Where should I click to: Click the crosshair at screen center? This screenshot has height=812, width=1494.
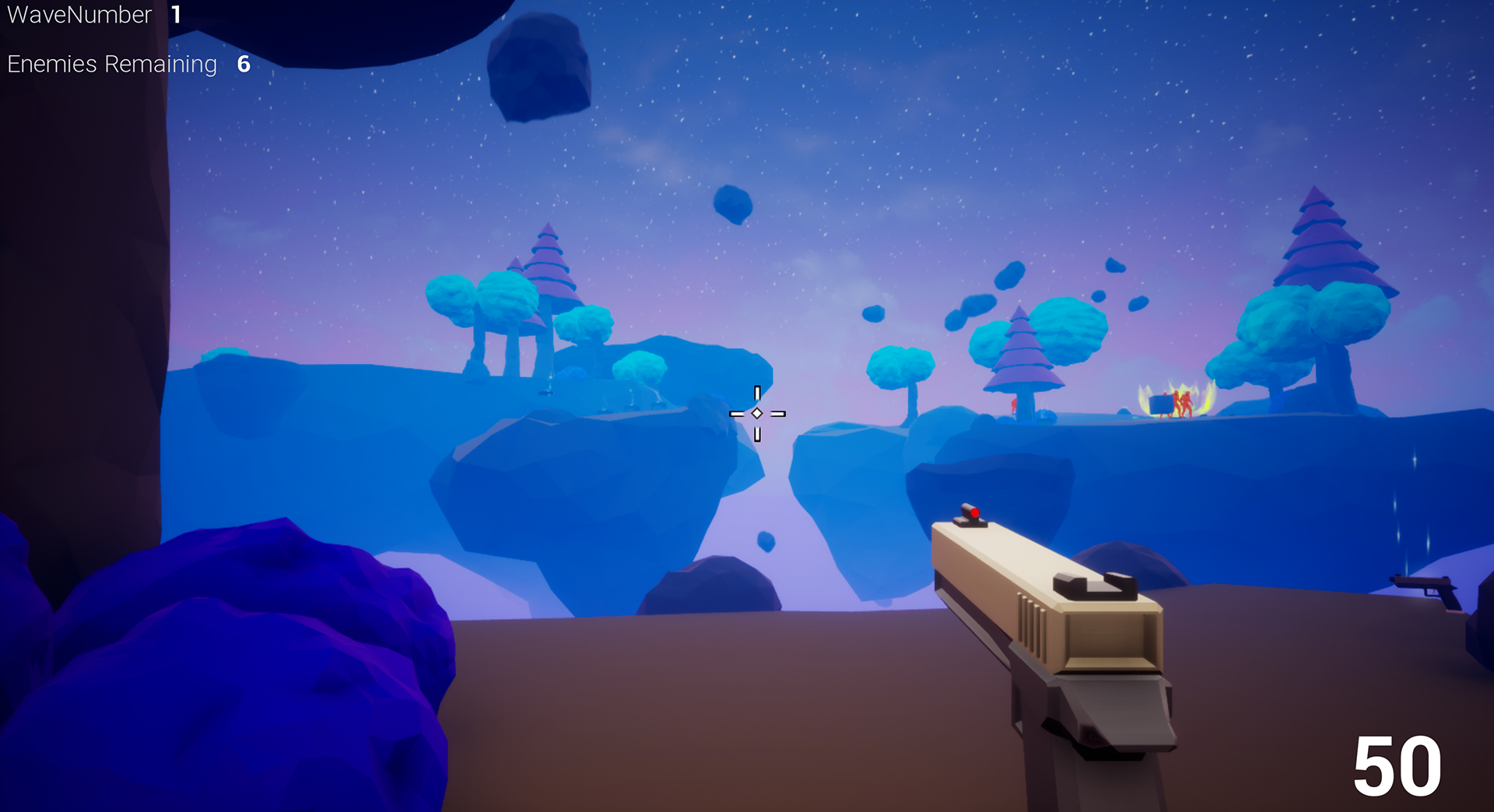757,414
